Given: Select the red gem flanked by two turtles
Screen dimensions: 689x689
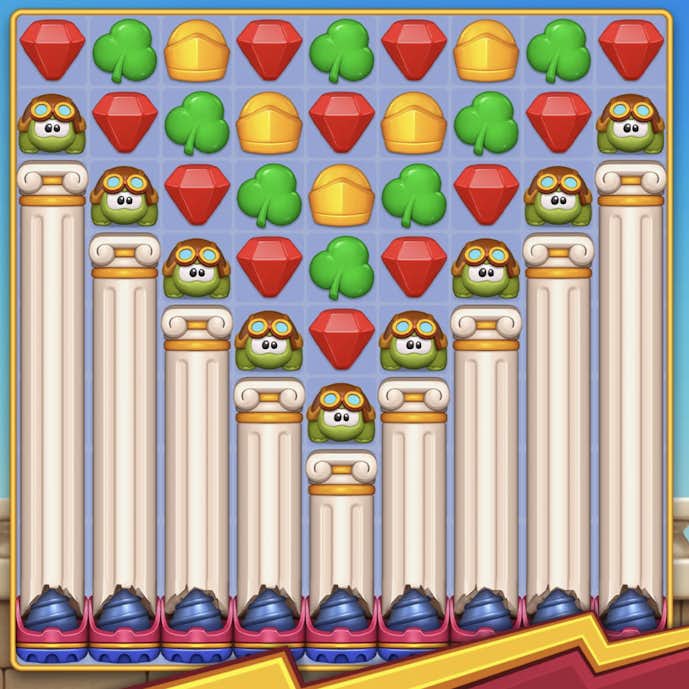Looking at the screenshot, I should (341, 337).
